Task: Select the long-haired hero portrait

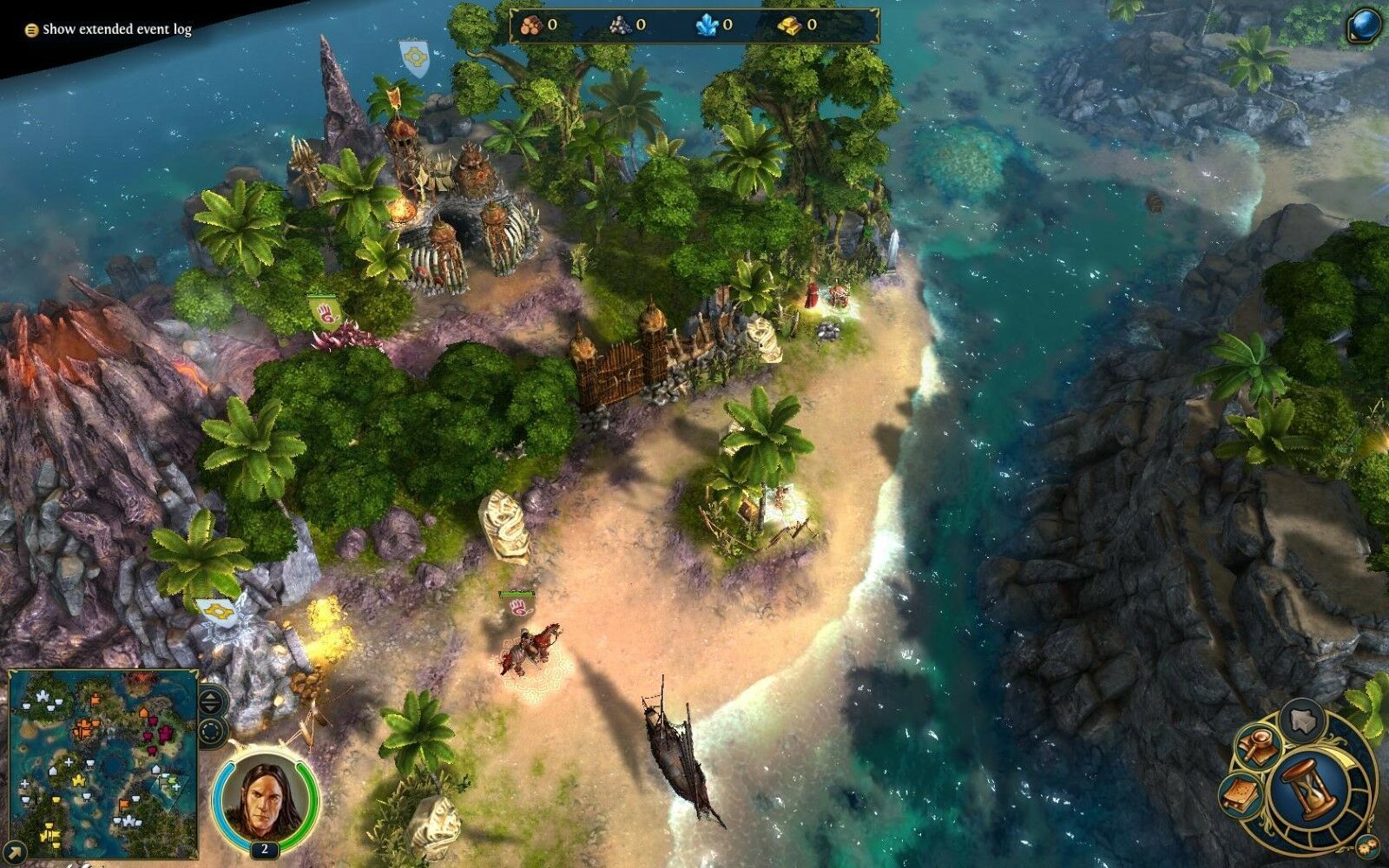Action: point(264,796)
